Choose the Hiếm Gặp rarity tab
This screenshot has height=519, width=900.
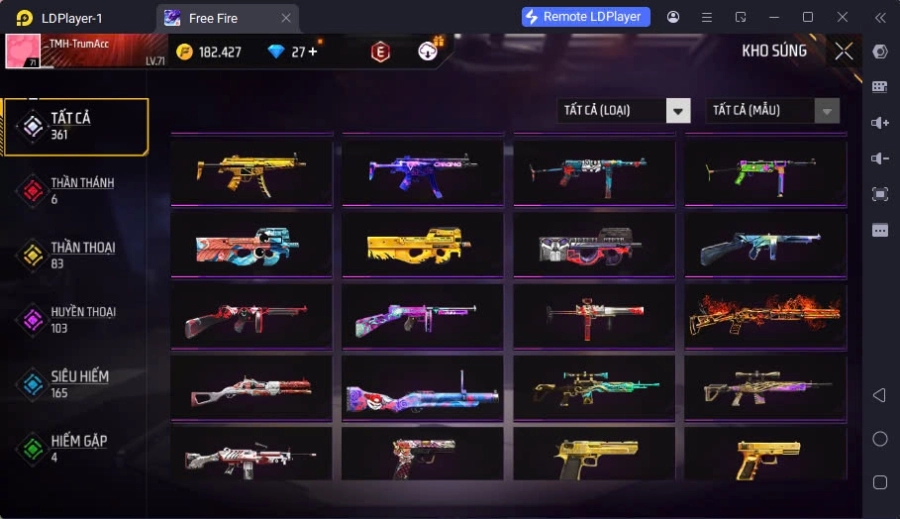pyautogui.click(x=75, y=448)
